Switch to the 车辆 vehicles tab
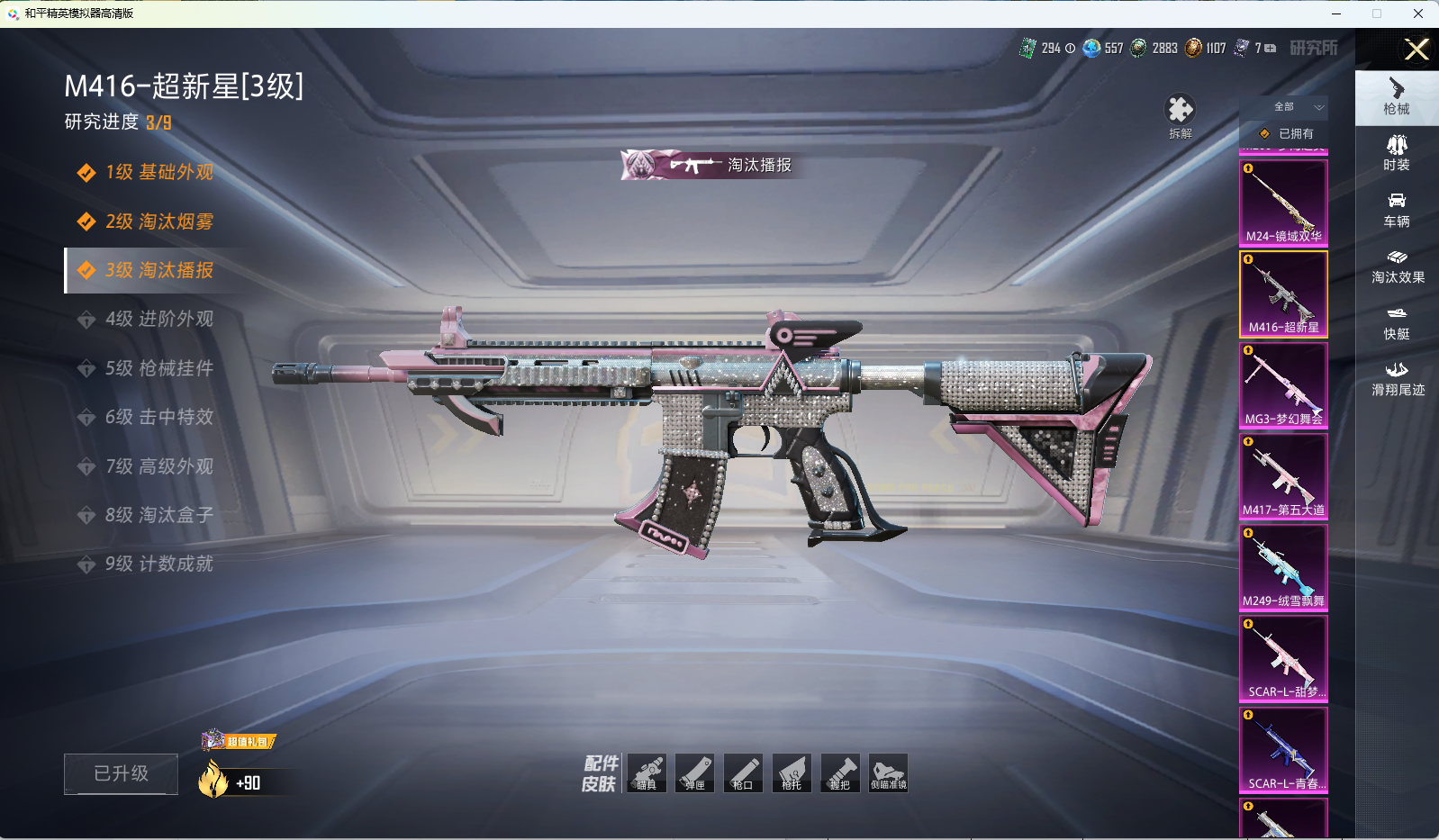This screenshot has width=1439, height=840. tap(1397, 210)
